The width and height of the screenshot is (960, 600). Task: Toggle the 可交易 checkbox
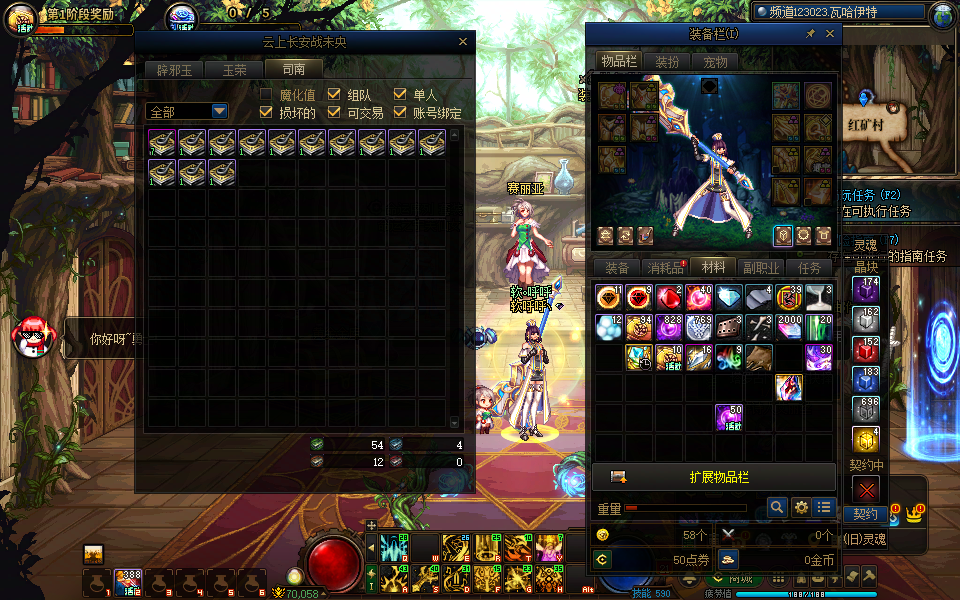(x=334, y=113)
